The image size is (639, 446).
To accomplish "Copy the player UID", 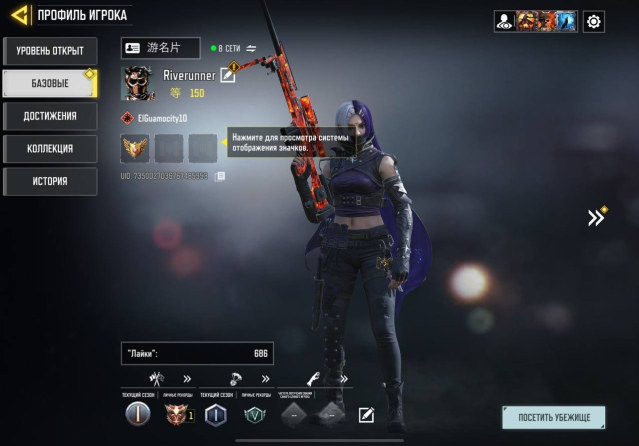I will (x=220, y=176).
